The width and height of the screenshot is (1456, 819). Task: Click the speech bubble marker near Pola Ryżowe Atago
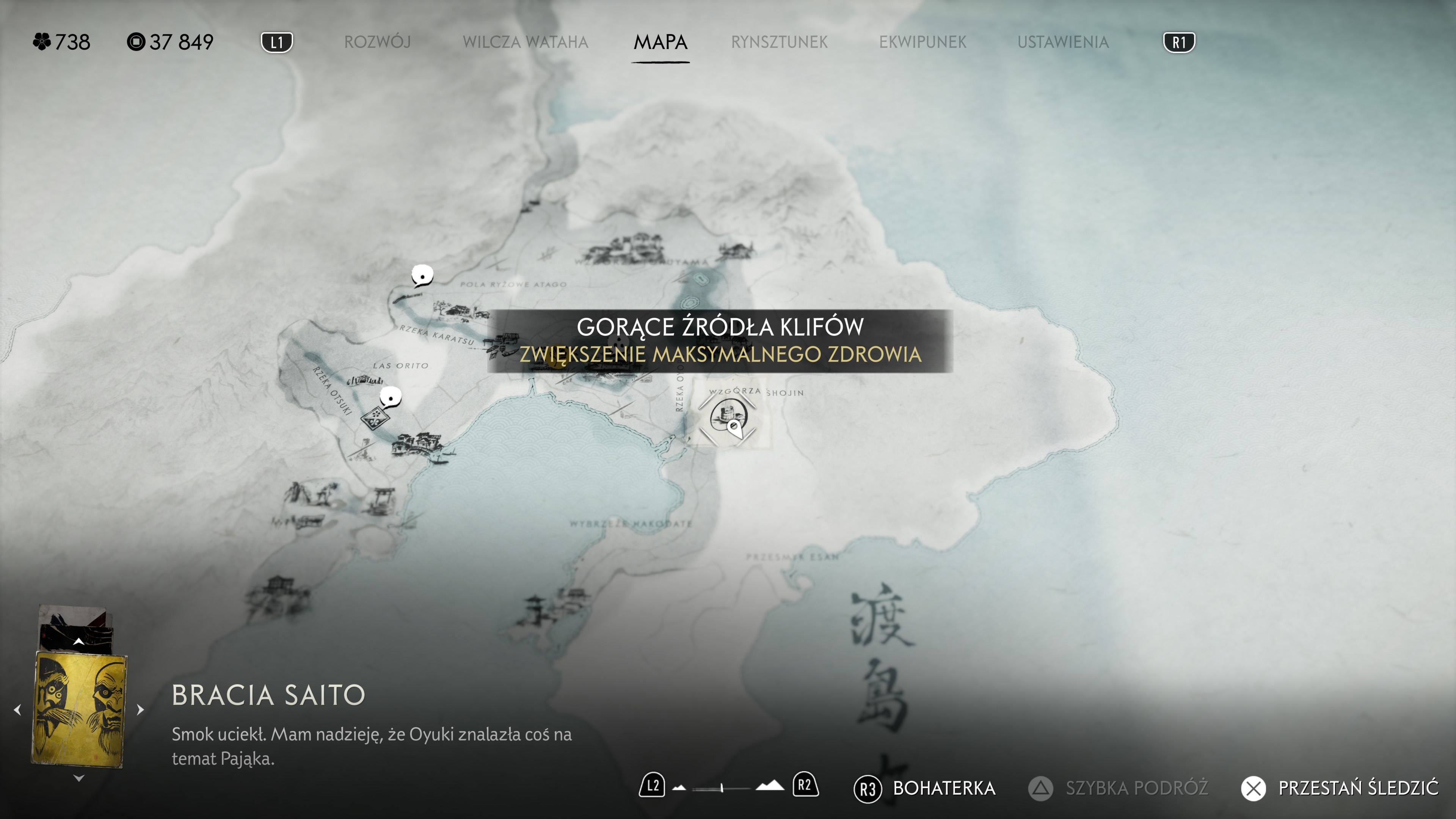click(422, 275)
